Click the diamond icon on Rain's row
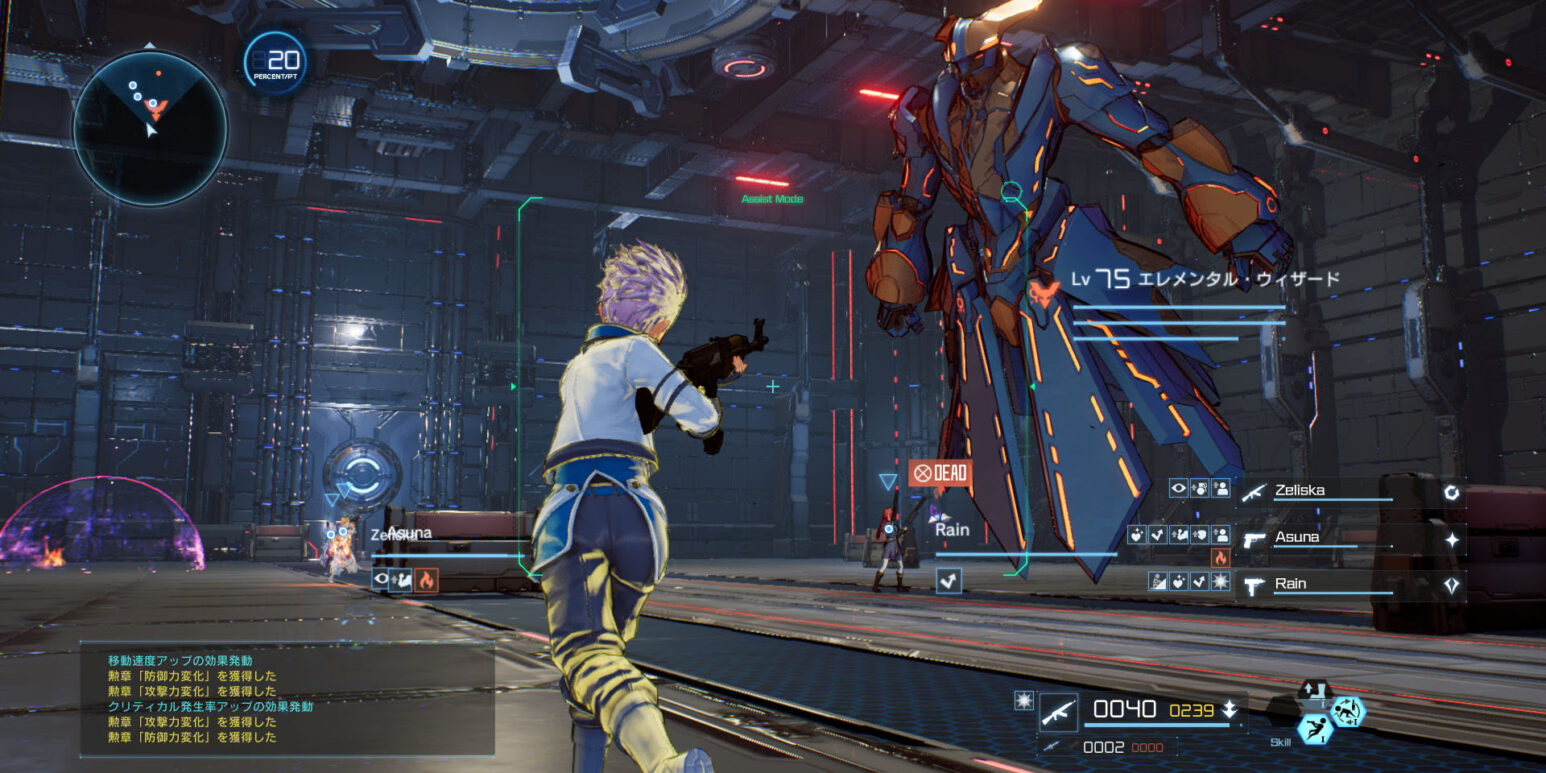1546x773 pixels. tap(1451, 586)
